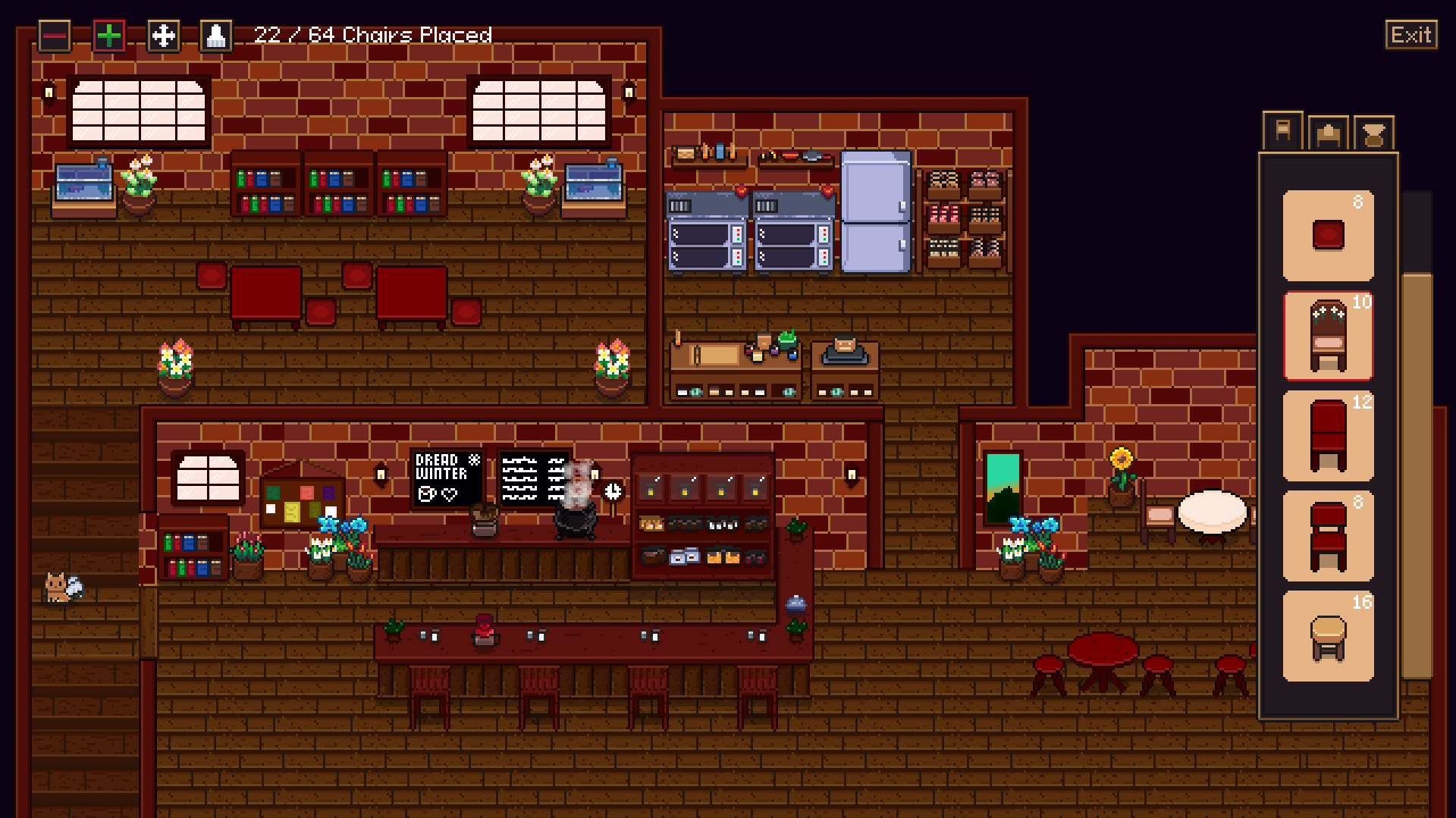Viewport: 1456px width, 818px height.
Task: Choose the flower-decorated wooden chair slot
Action: pyautogui.click(x=1328, y=336)
